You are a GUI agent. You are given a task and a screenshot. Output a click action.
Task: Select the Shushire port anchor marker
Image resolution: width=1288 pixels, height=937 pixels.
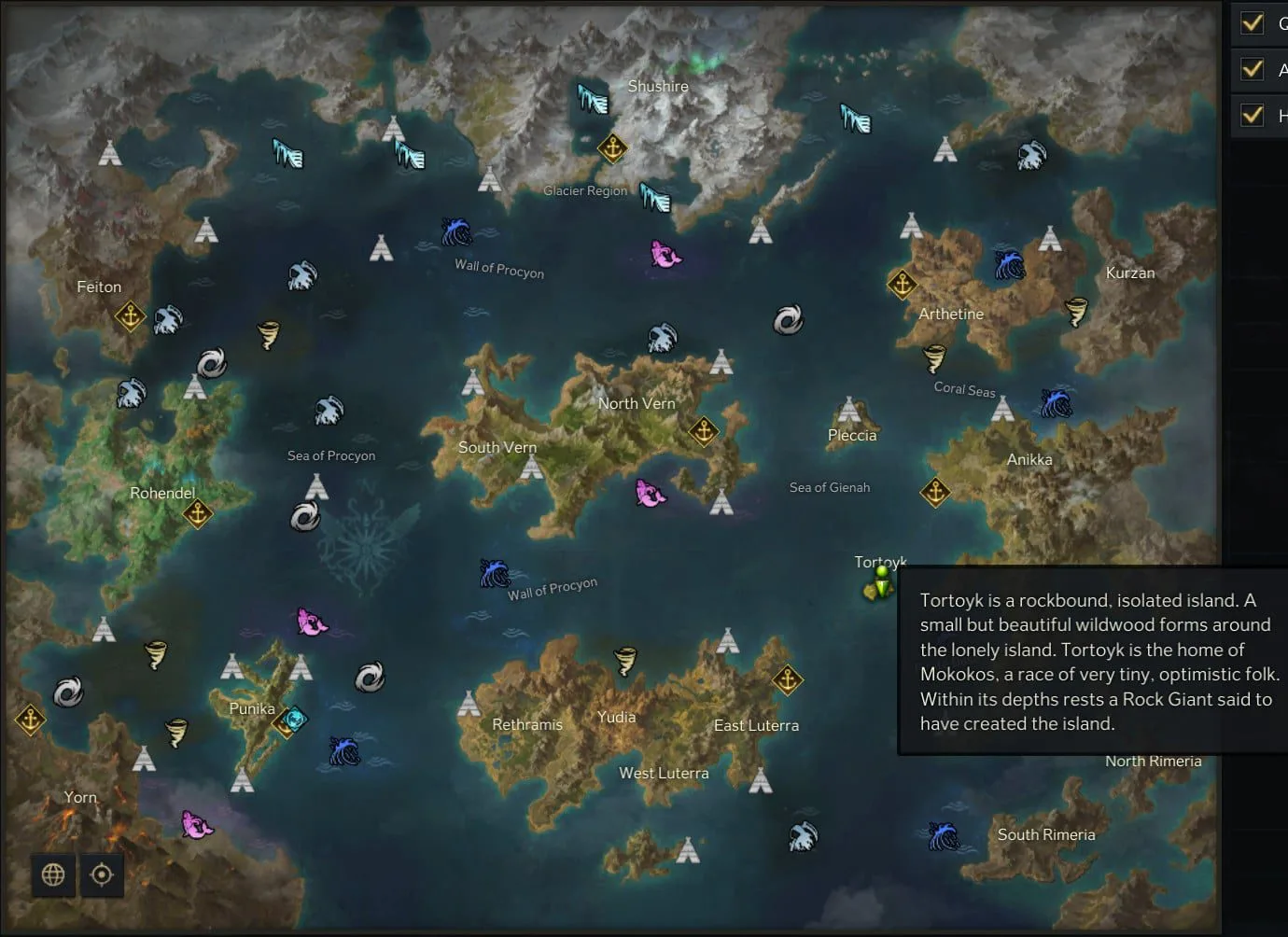point(612,147)
